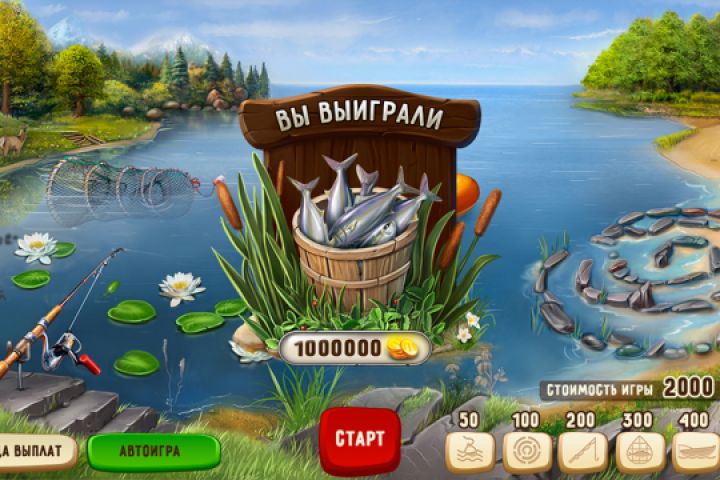Click the red СТАРТ button

[359, 439]
